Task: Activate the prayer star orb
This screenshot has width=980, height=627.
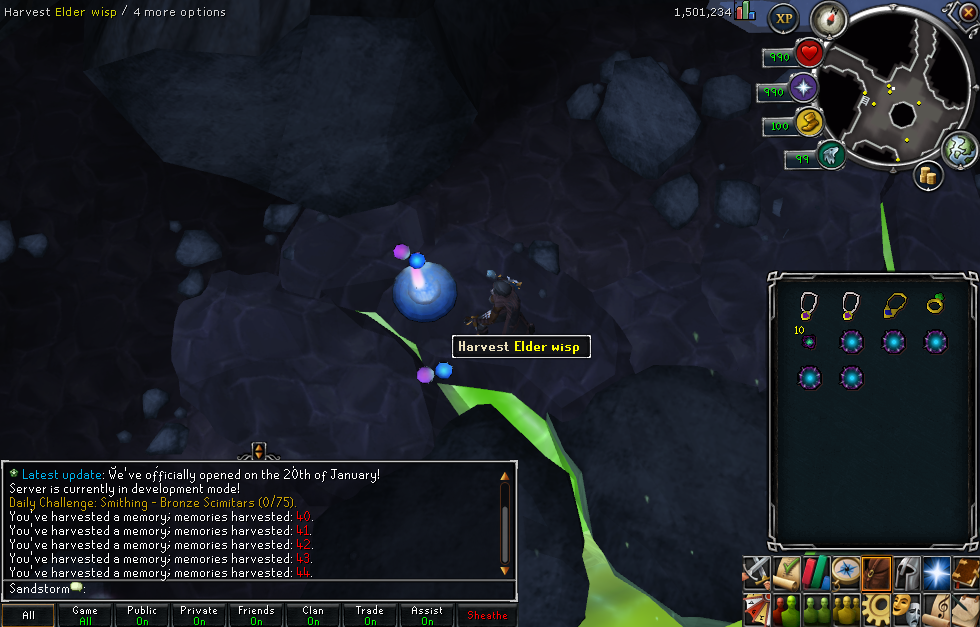Action: 803,89
